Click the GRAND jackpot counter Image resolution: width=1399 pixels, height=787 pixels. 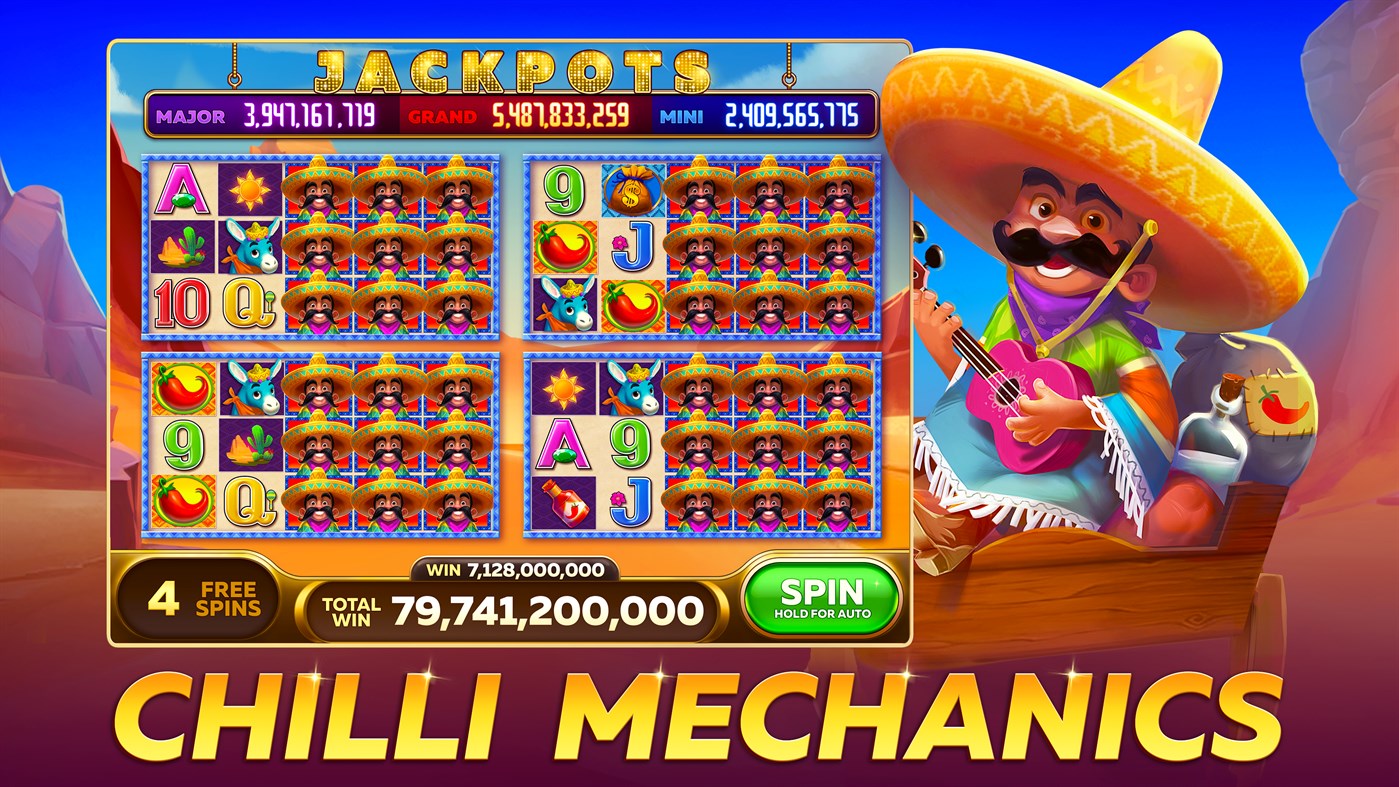click(x=526, y=115)
